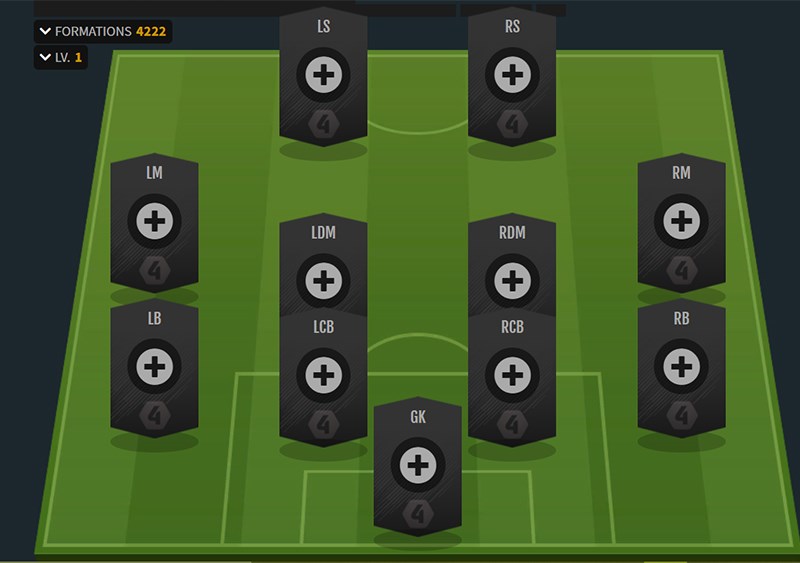Pick a goalkeeper for the GK card
This screenshot has width=800, height=563.
coord(418,465)
